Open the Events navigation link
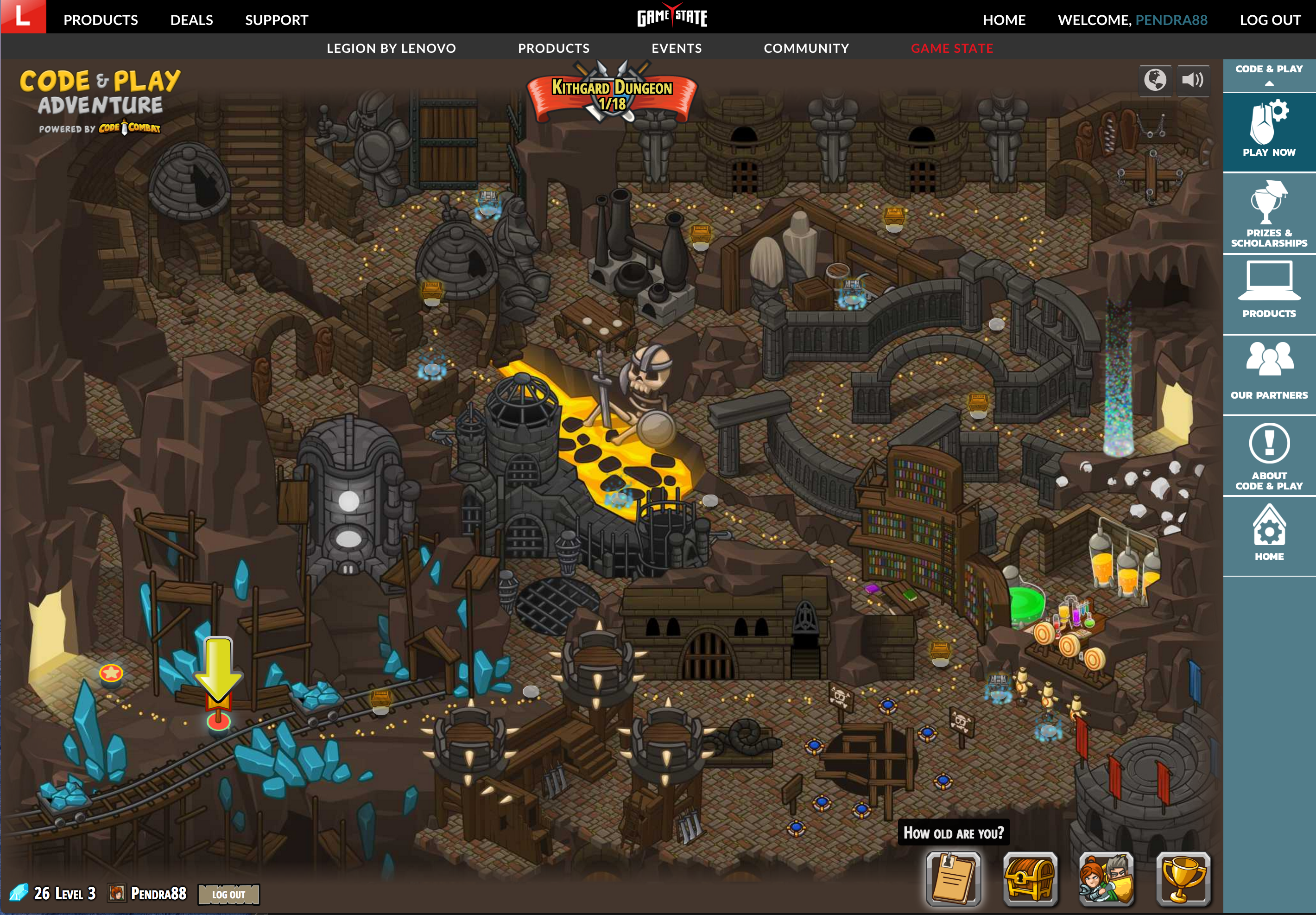 [677, 48]
